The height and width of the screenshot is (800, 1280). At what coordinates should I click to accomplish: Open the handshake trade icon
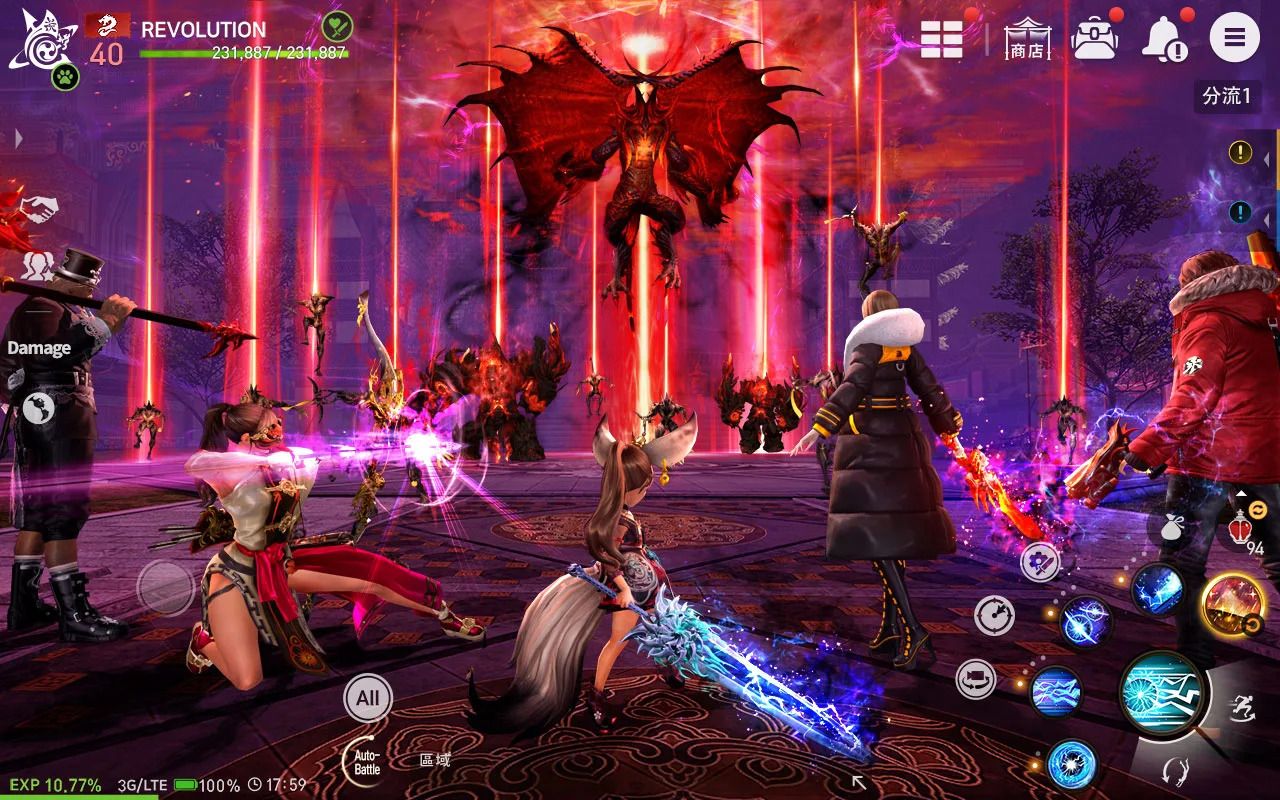click(39, 208)
